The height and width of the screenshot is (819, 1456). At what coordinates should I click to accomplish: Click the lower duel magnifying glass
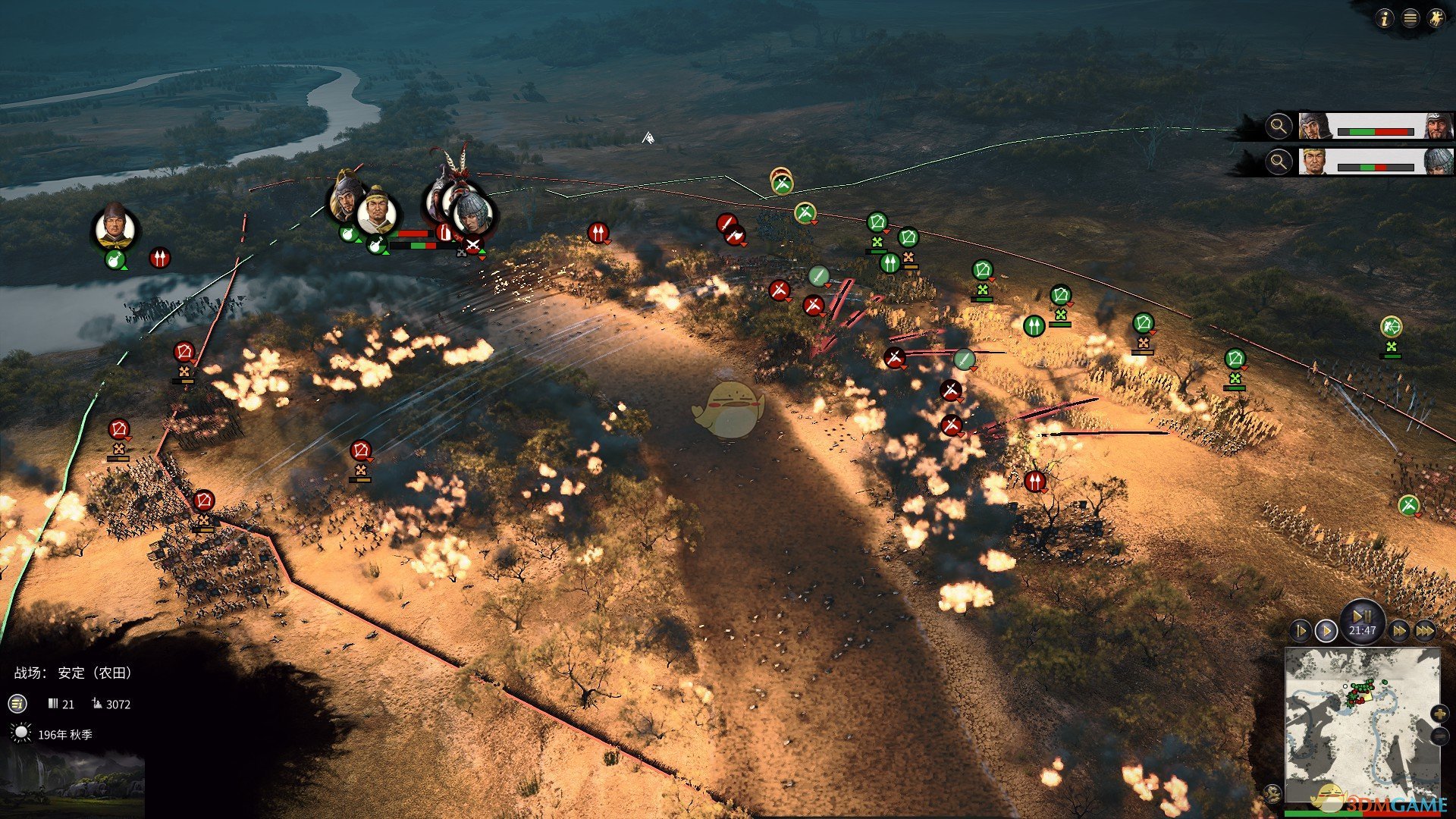click(x=1279, y=162)
